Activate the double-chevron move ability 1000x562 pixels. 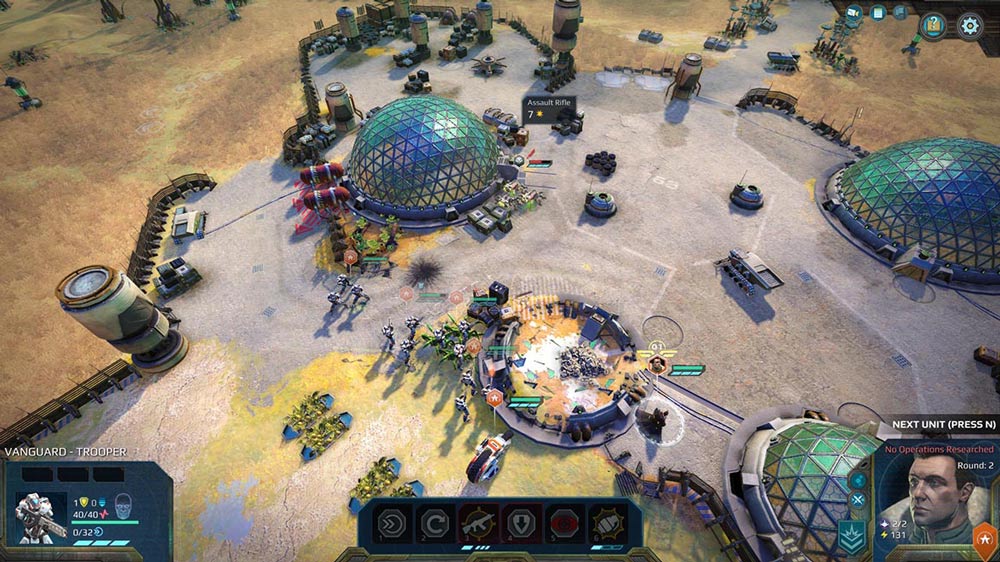coord(390,523)
